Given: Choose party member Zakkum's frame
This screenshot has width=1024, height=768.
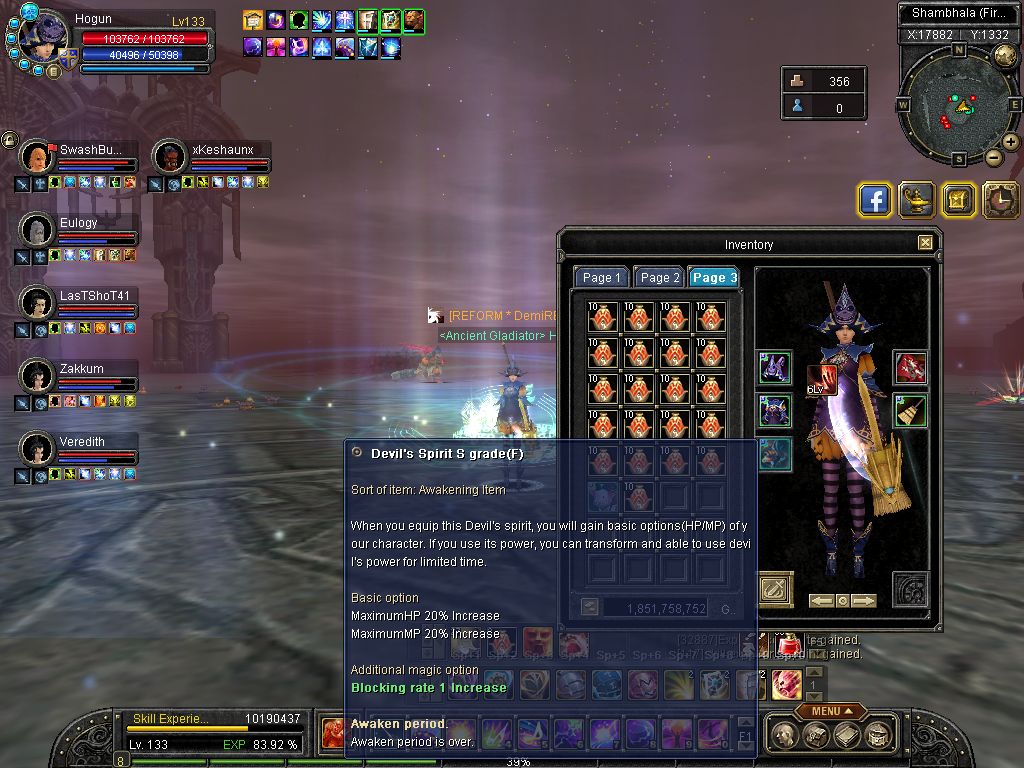Looking at the screenshot, I should point(78,376).
